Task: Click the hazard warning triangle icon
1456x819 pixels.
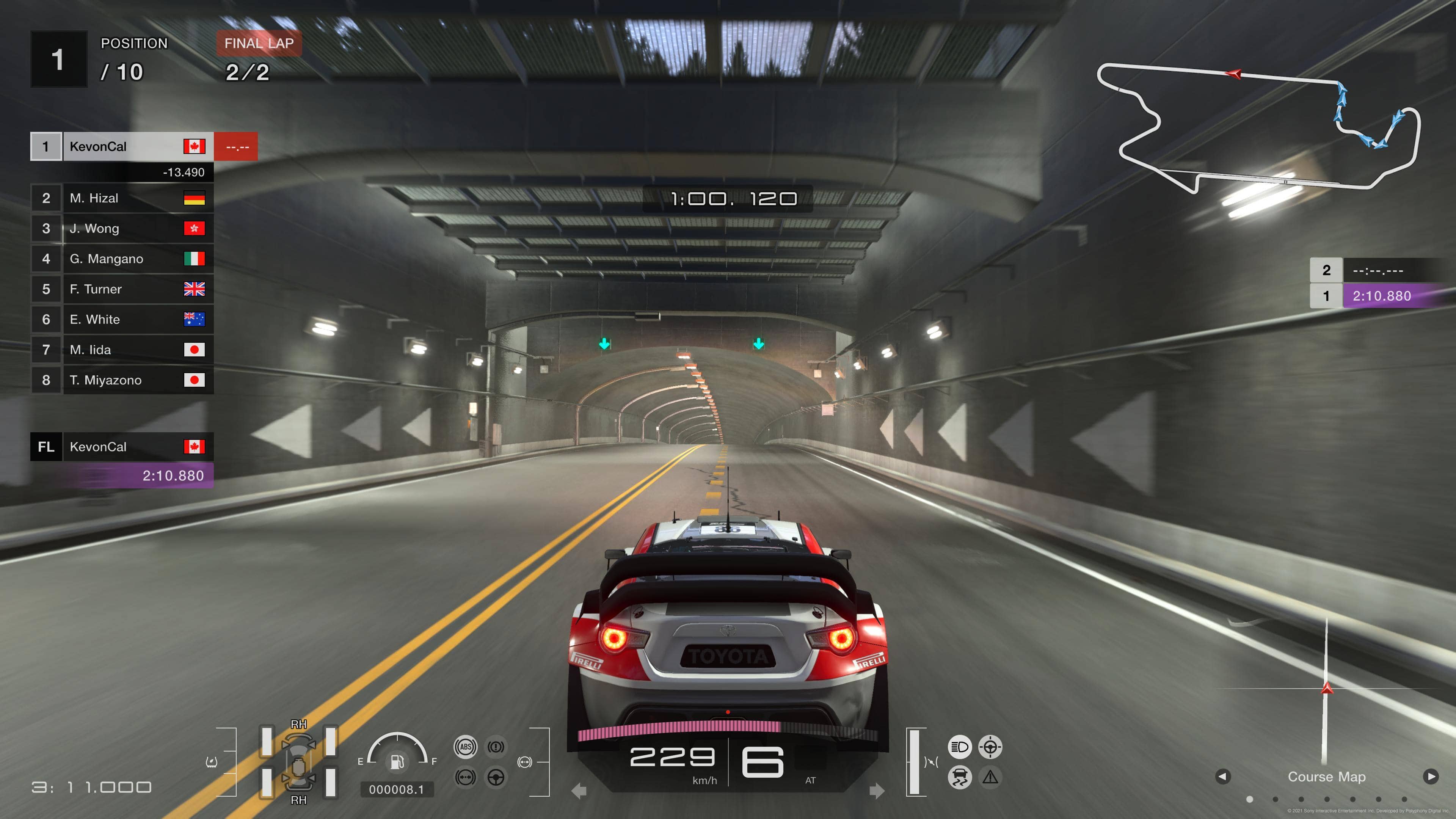Action: pyautogui.click(x=990, y=777)
